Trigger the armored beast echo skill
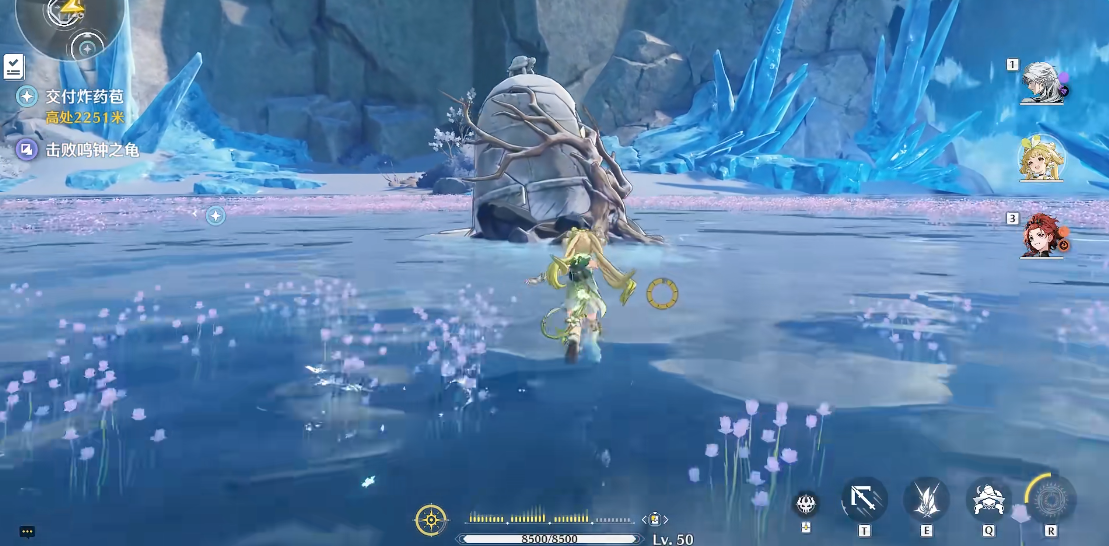The image size is (1109, 546). click(x=988, y=498)
